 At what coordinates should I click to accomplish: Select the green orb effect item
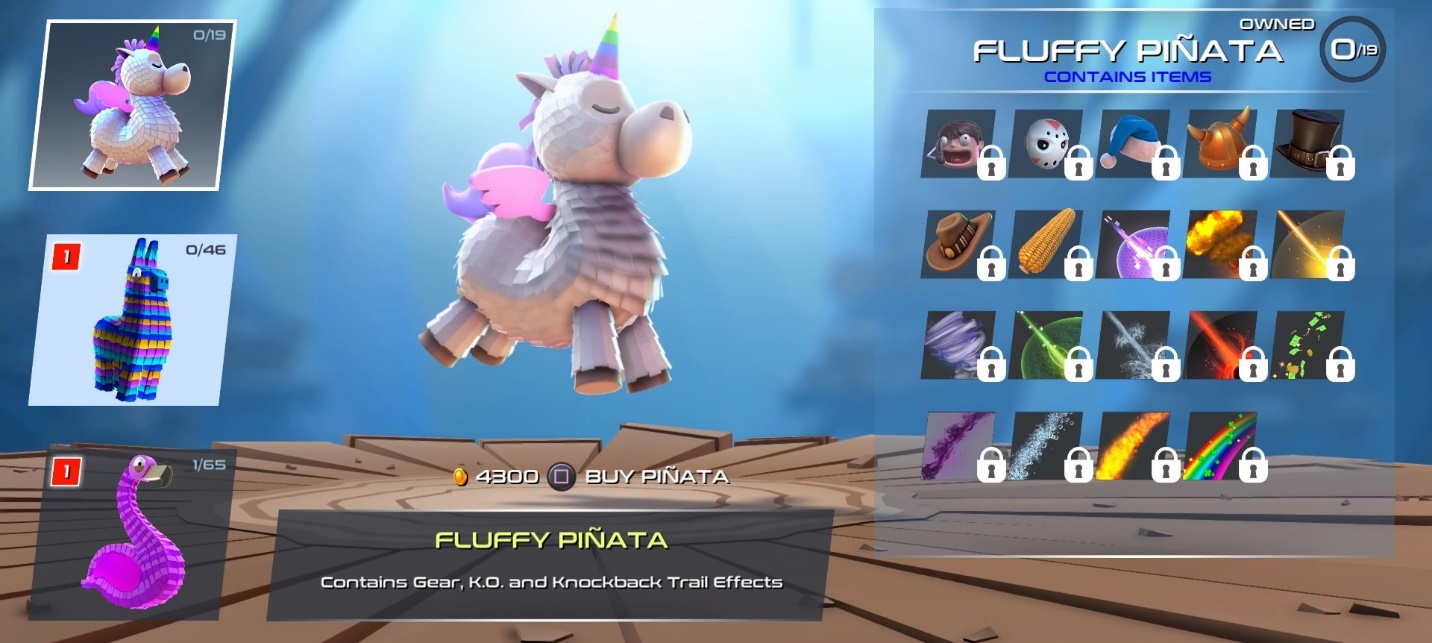coord(1046,345)
